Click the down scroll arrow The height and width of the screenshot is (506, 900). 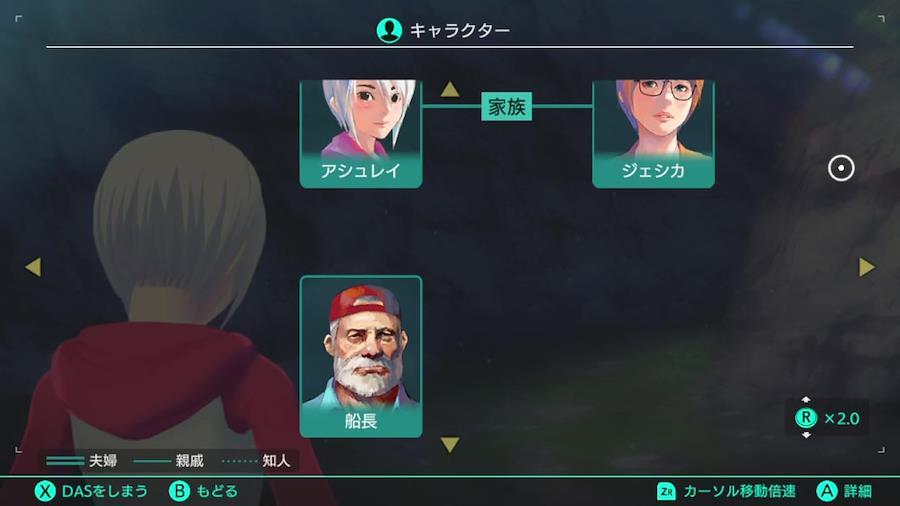pyautogui.click(x=450, y=445)
